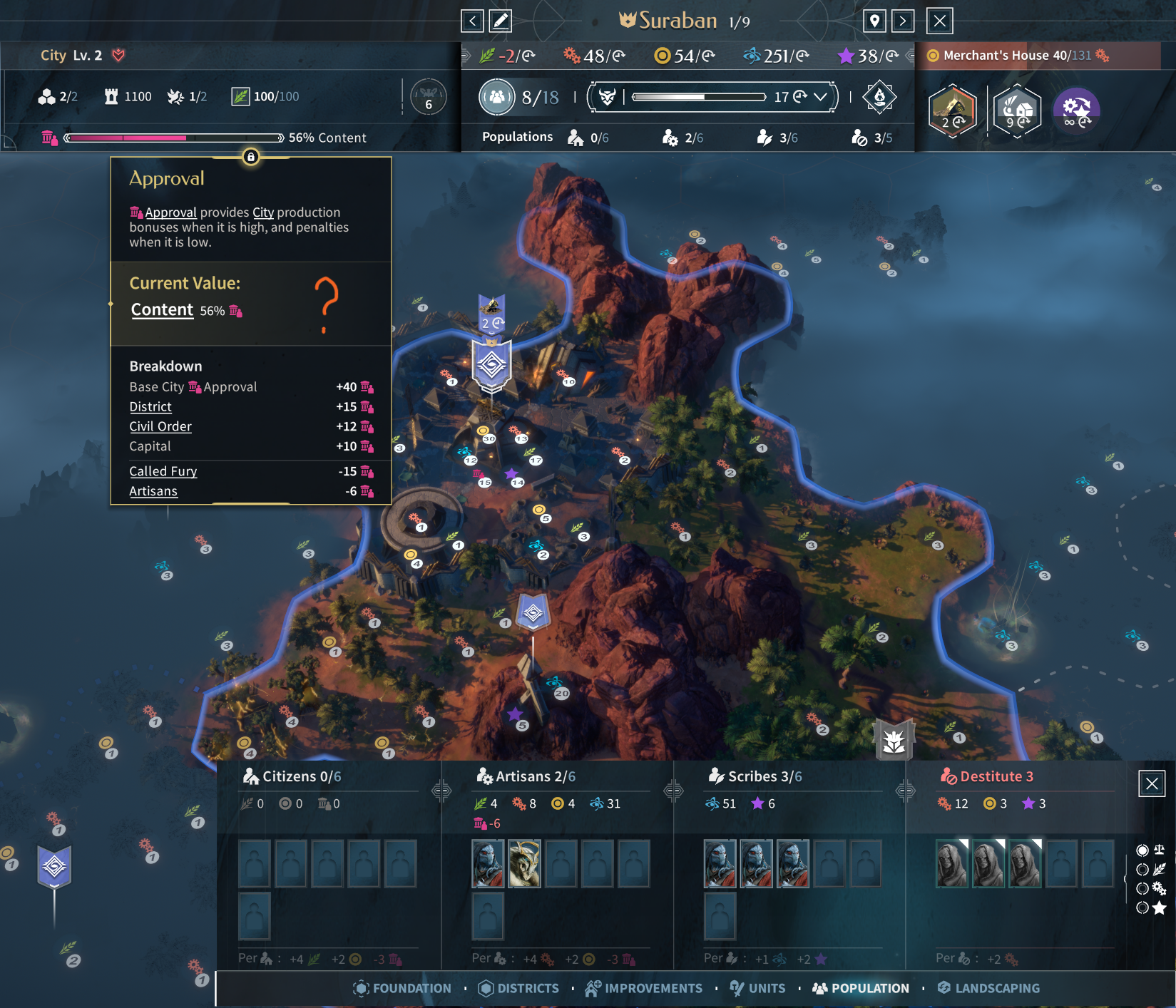
Task: Go to the next city arrow
Action: [x=903, y=21]
